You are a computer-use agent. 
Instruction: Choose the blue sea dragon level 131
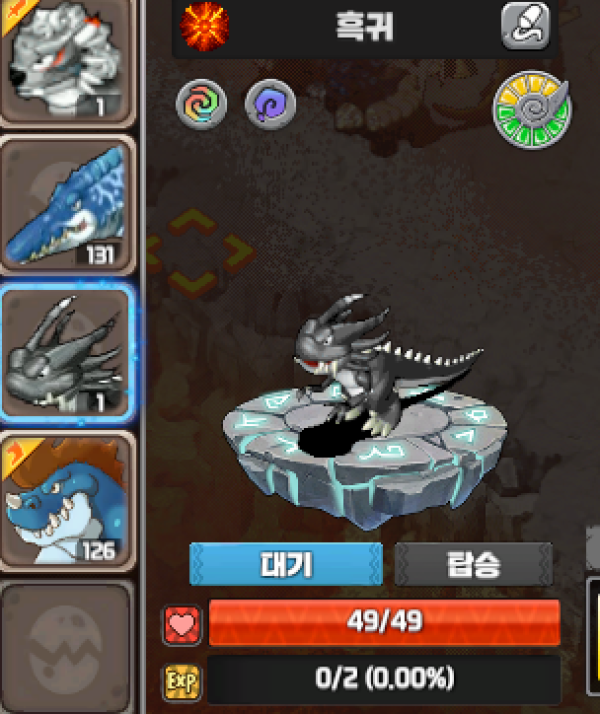67,204
